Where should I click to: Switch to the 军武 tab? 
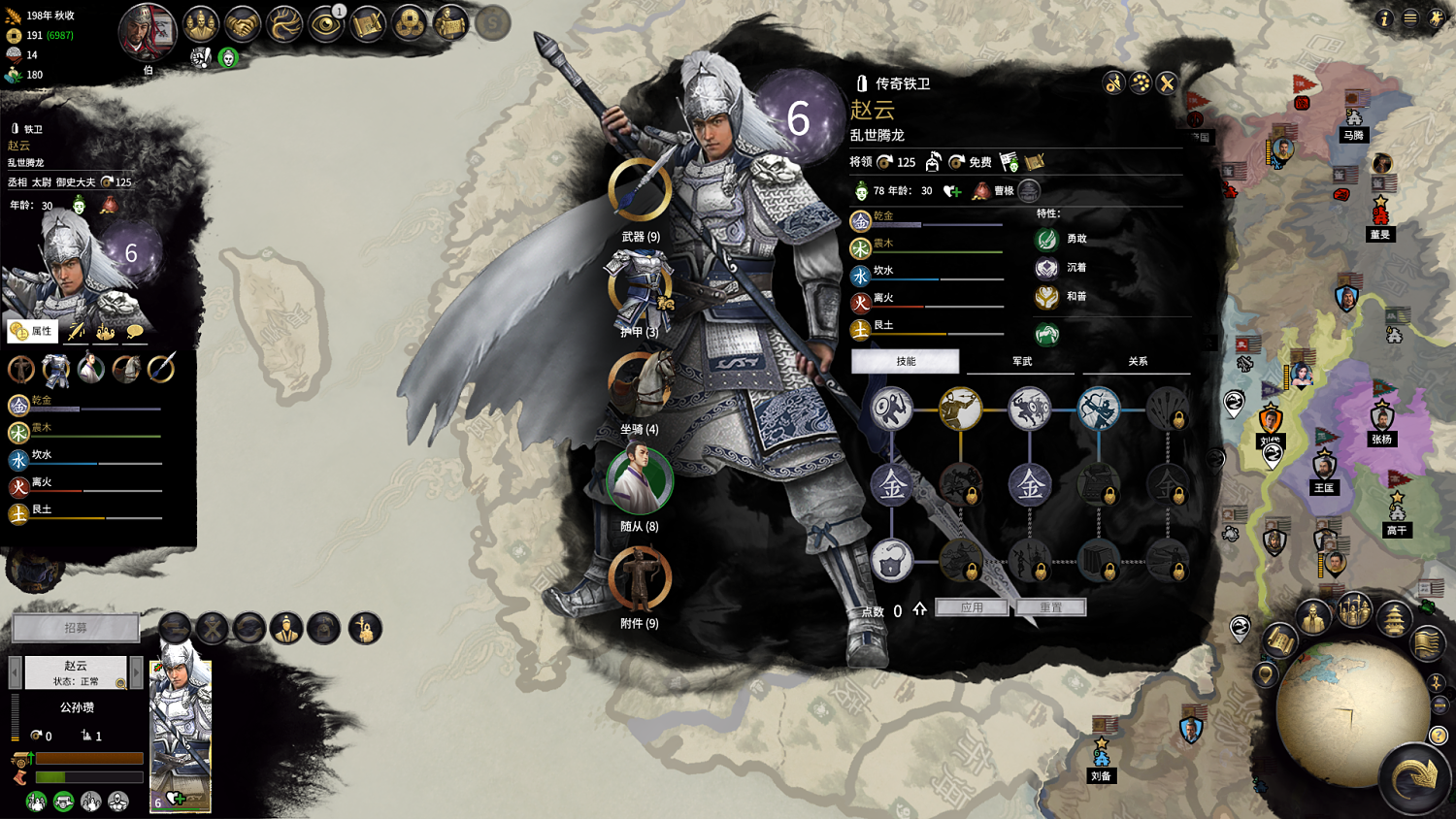(1022, 361)
